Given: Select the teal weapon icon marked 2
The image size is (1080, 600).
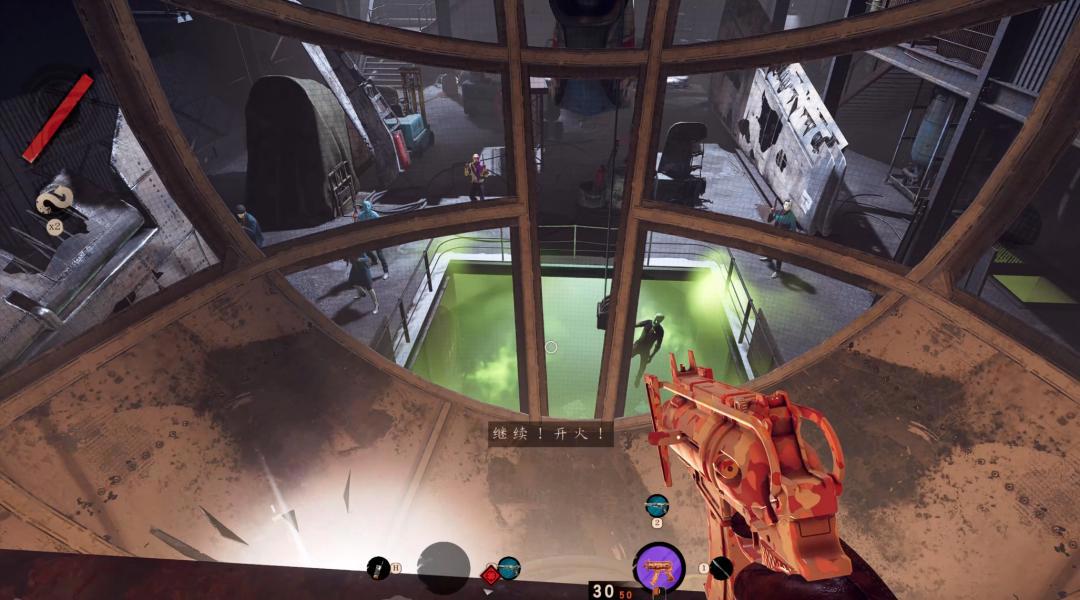Looking at the screenshot, I should [x=657, y=505].
